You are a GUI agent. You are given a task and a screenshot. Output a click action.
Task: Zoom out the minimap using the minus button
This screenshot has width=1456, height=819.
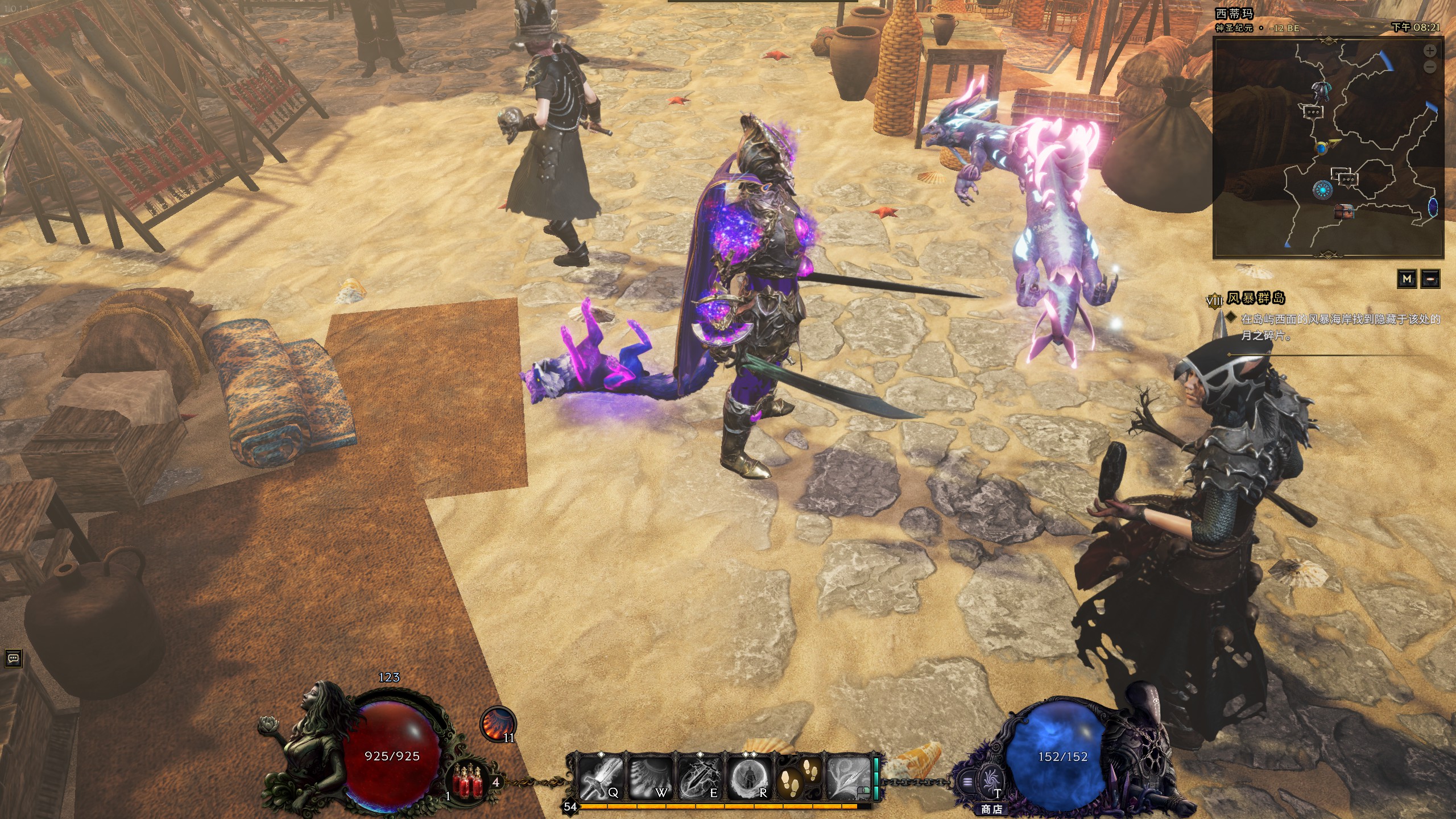tap(1430, 66)
